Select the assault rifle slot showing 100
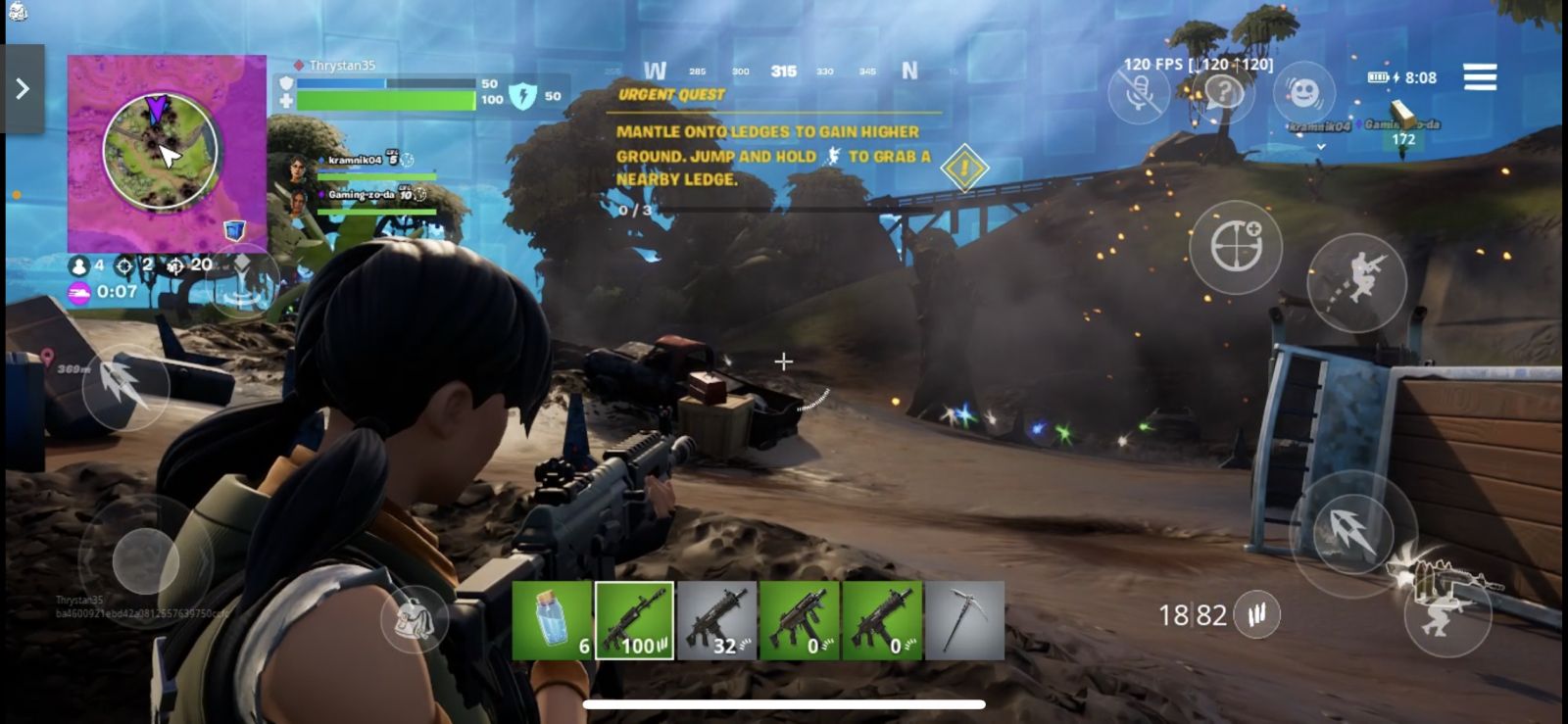Screen dimensions: 1568x724 (634, 620)
